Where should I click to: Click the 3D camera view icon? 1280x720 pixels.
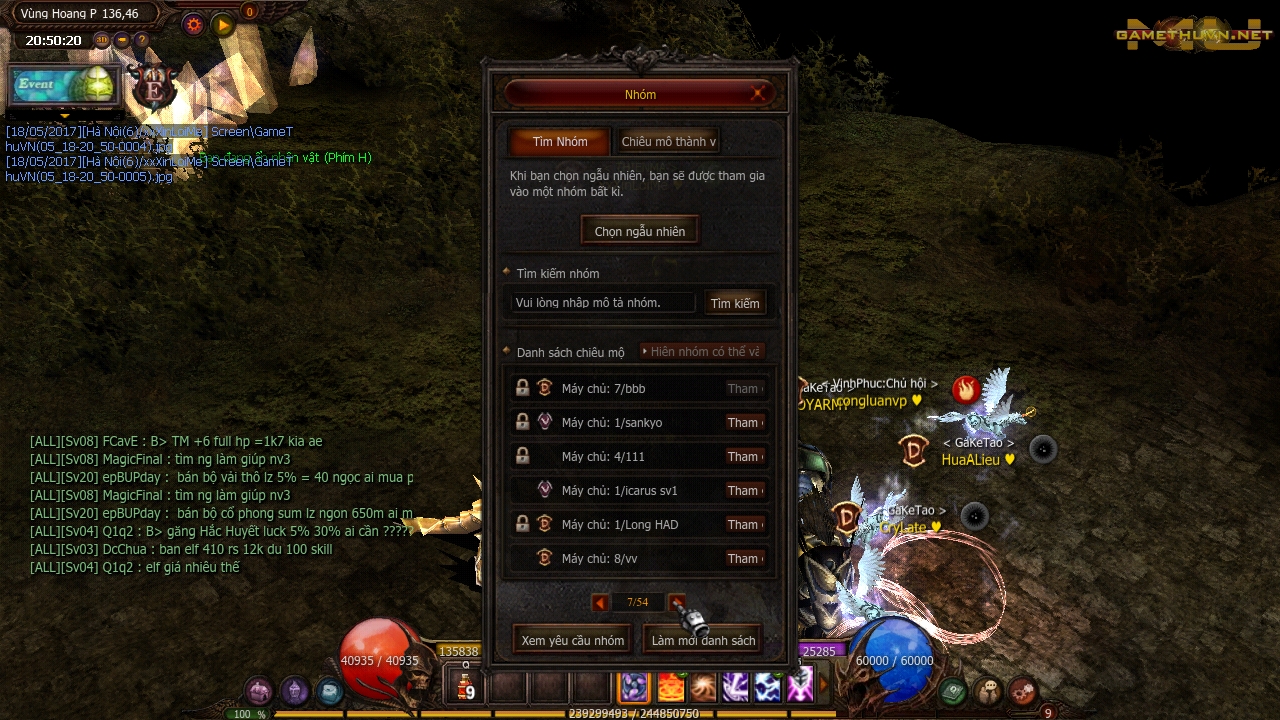pos(101,40)
